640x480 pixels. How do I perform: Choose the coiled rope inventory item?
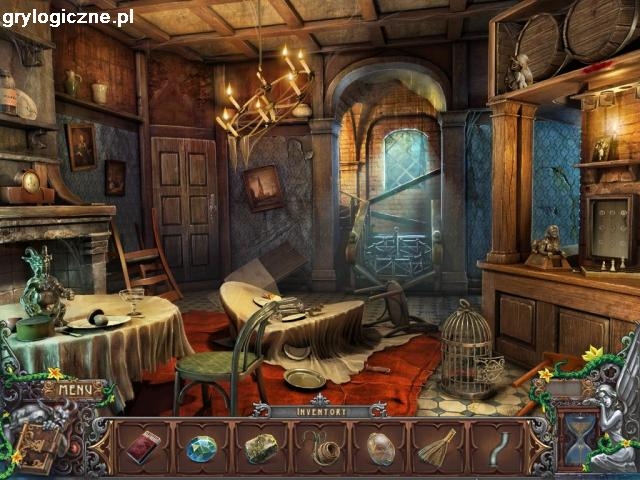(x=320, y=448)
